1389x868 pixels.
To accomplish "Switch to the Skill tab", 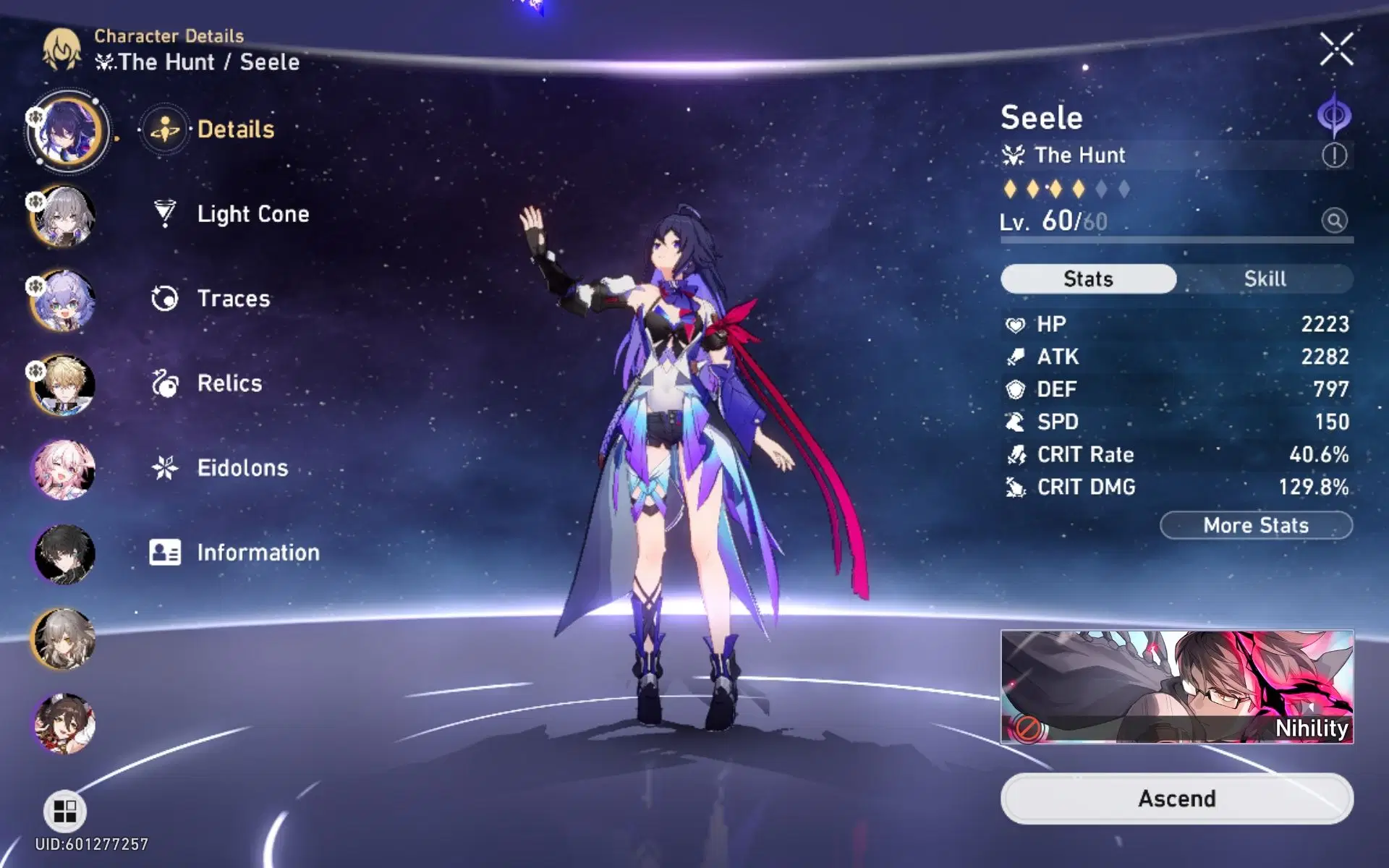I will pos(1265,278).
